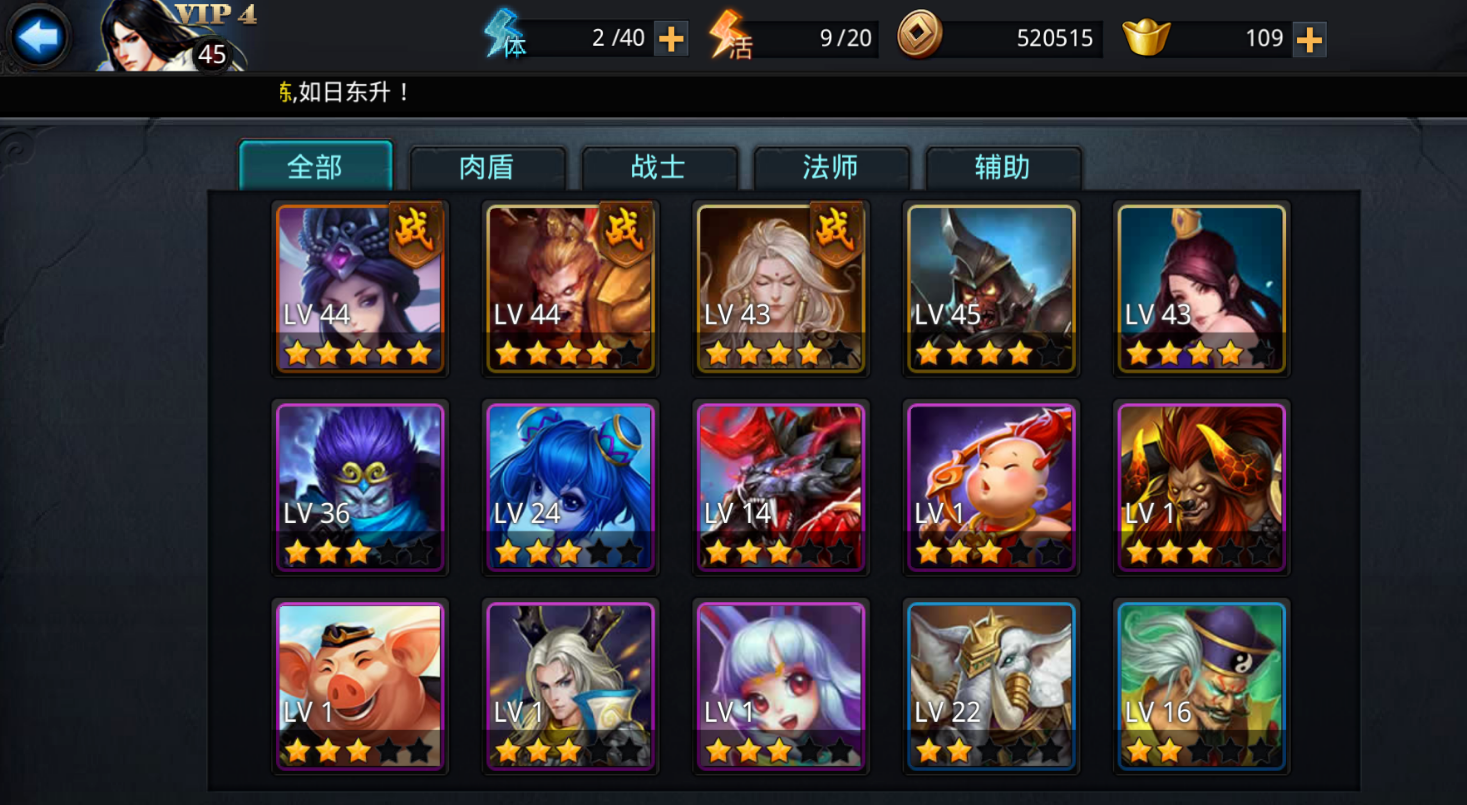Select the pink pig hero card
Image resolution: width=1467 pixels, height=805 pixels.
(360, 686)
